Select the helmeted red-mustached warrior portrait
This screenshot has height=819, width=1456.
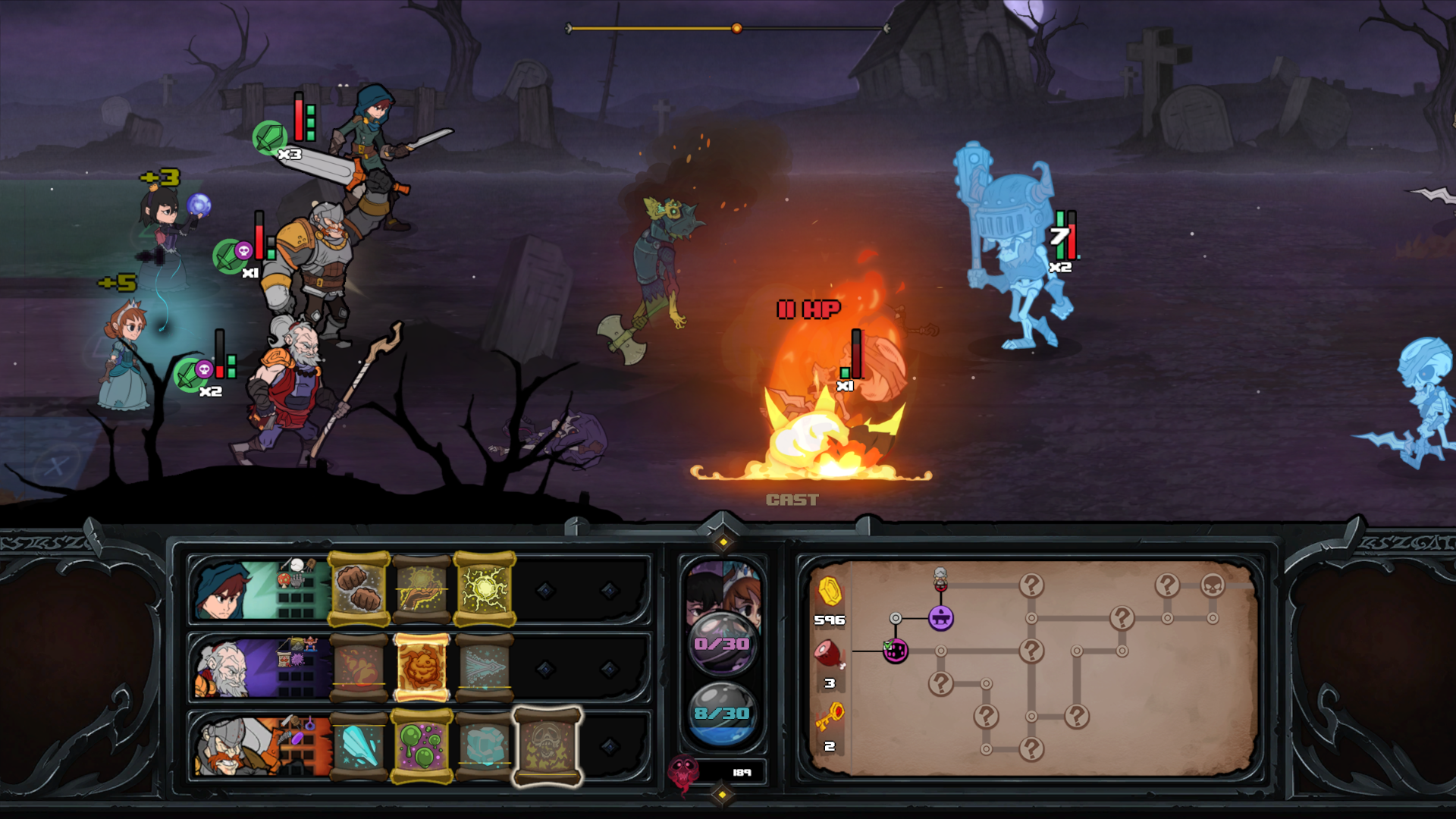227,747
